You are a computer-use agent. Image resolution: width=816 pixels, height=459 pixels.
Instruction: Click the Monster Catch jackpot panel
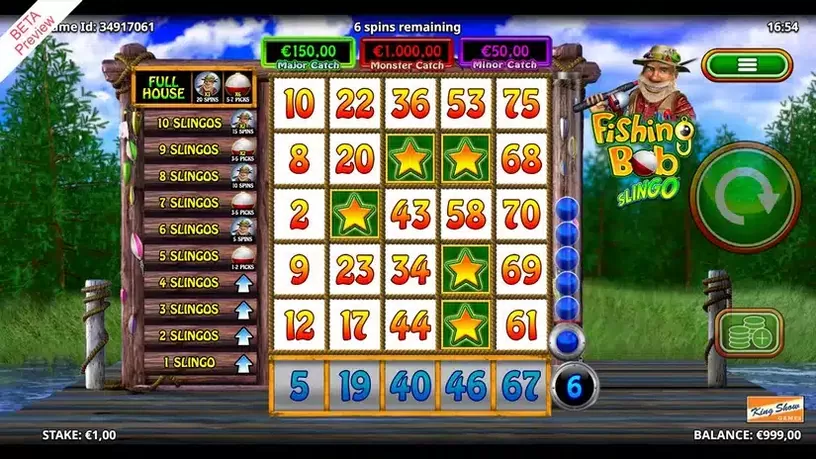(407, 53)
